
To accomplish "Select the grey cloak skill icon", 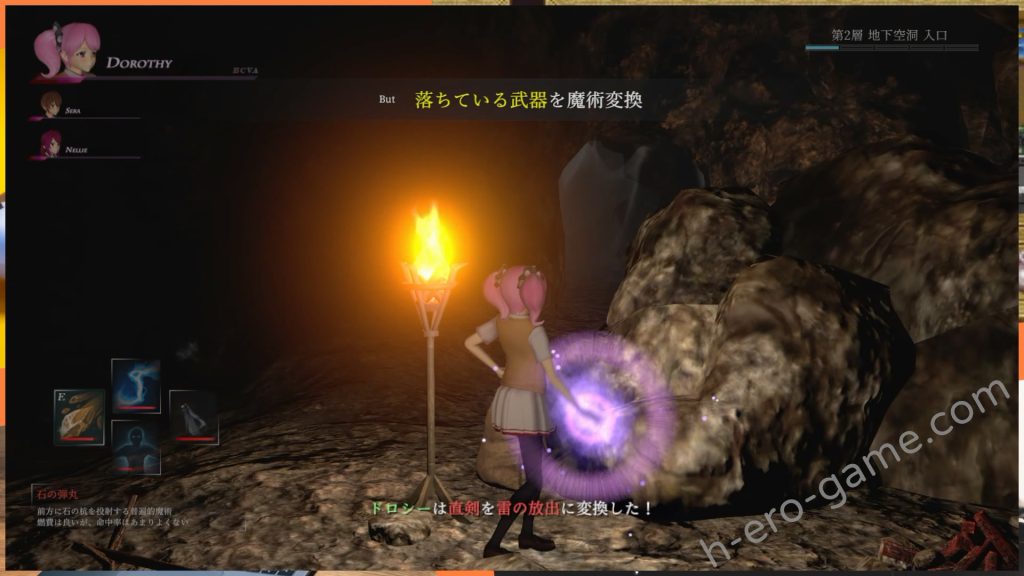I will (x=193, y=416).
